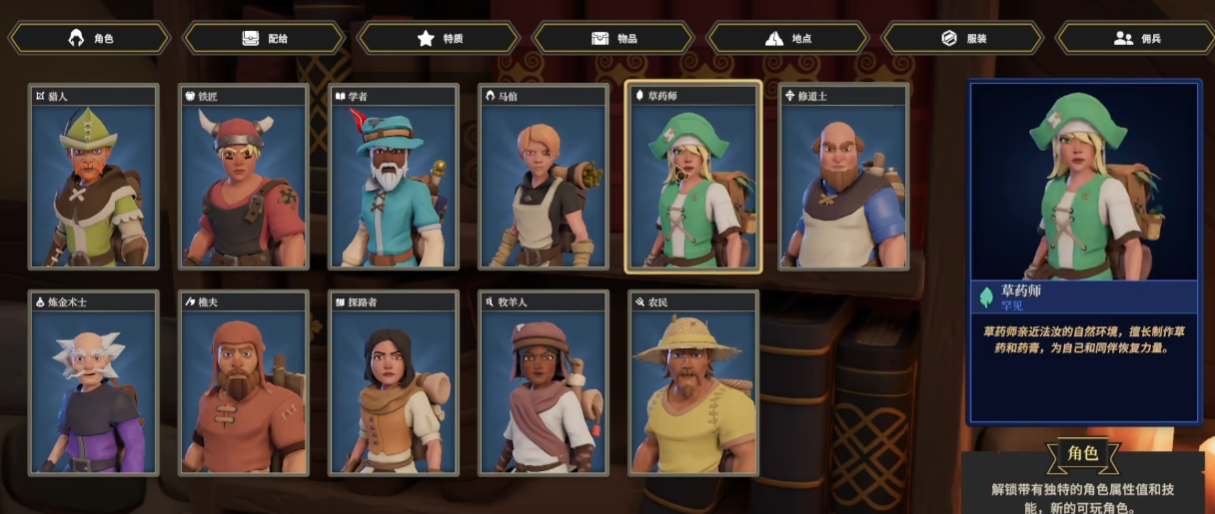Pick the 樵夫 woodcutter character card
Viewport: 1215px width, 514px height.
point(244,384)
